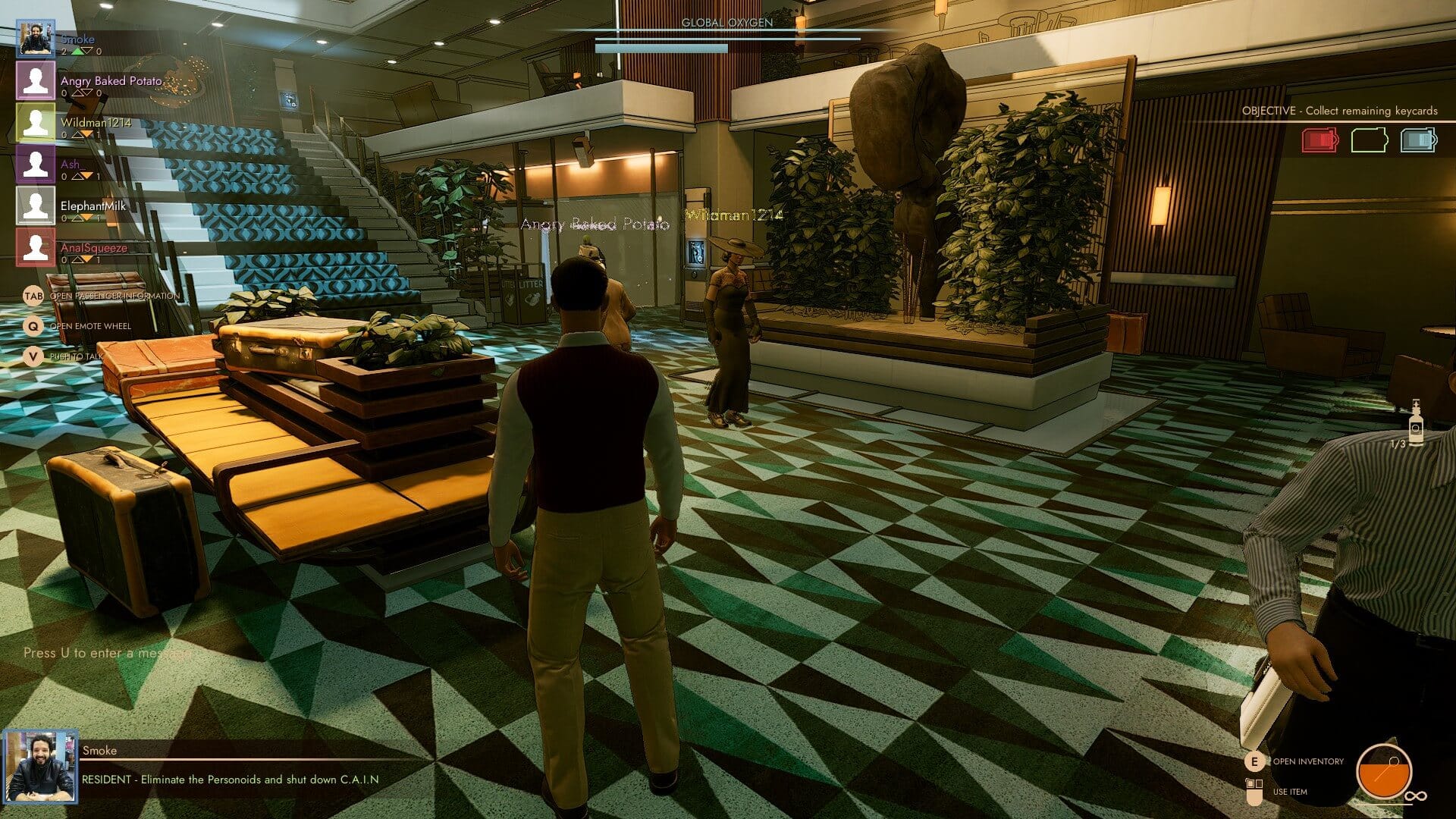Select the spray bottle item icon

(x=1415, y=425)
